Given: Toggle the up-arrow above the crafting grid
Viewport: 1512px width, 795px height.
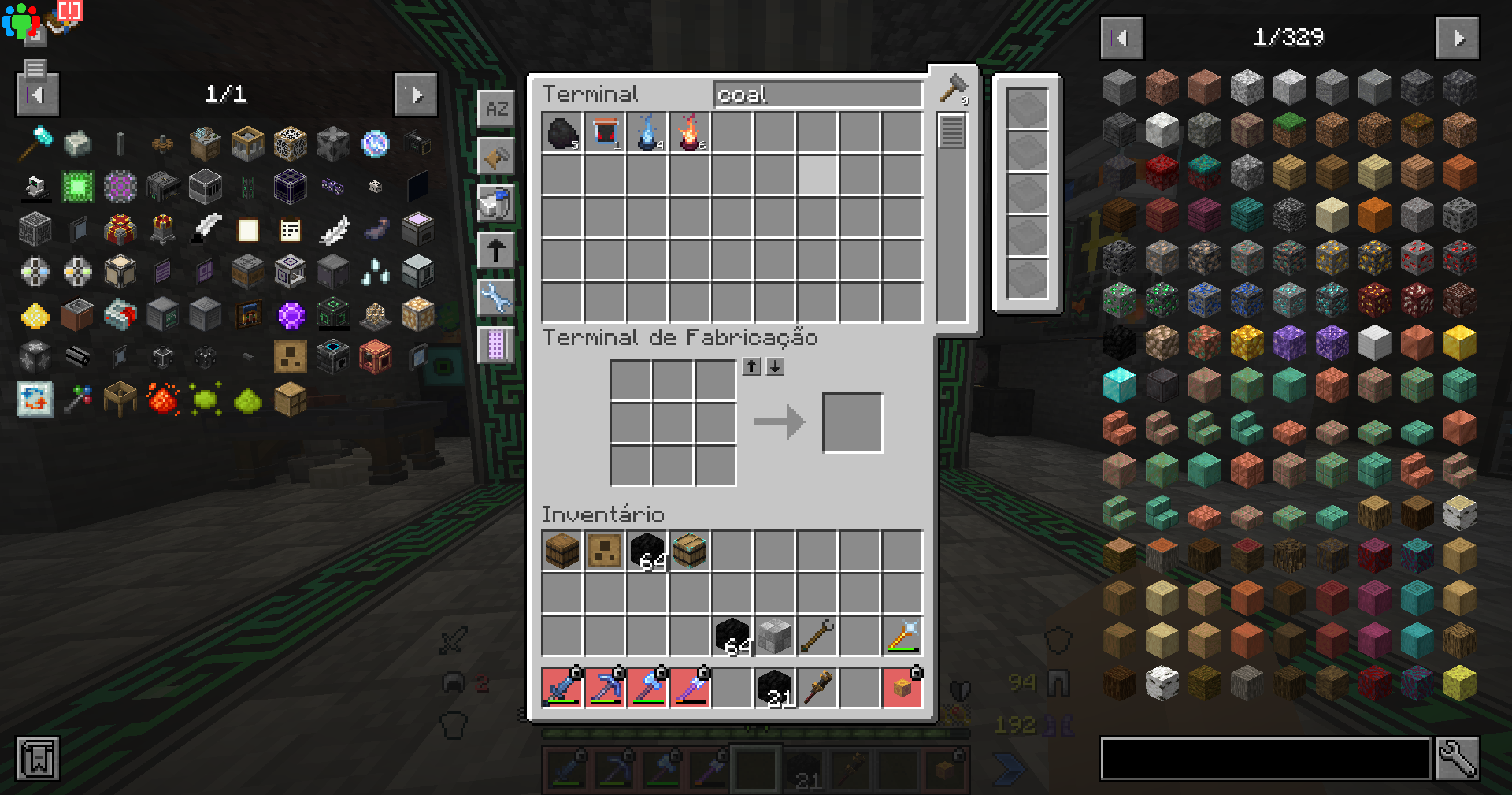Looking at the screenshot, I should 751,366.
